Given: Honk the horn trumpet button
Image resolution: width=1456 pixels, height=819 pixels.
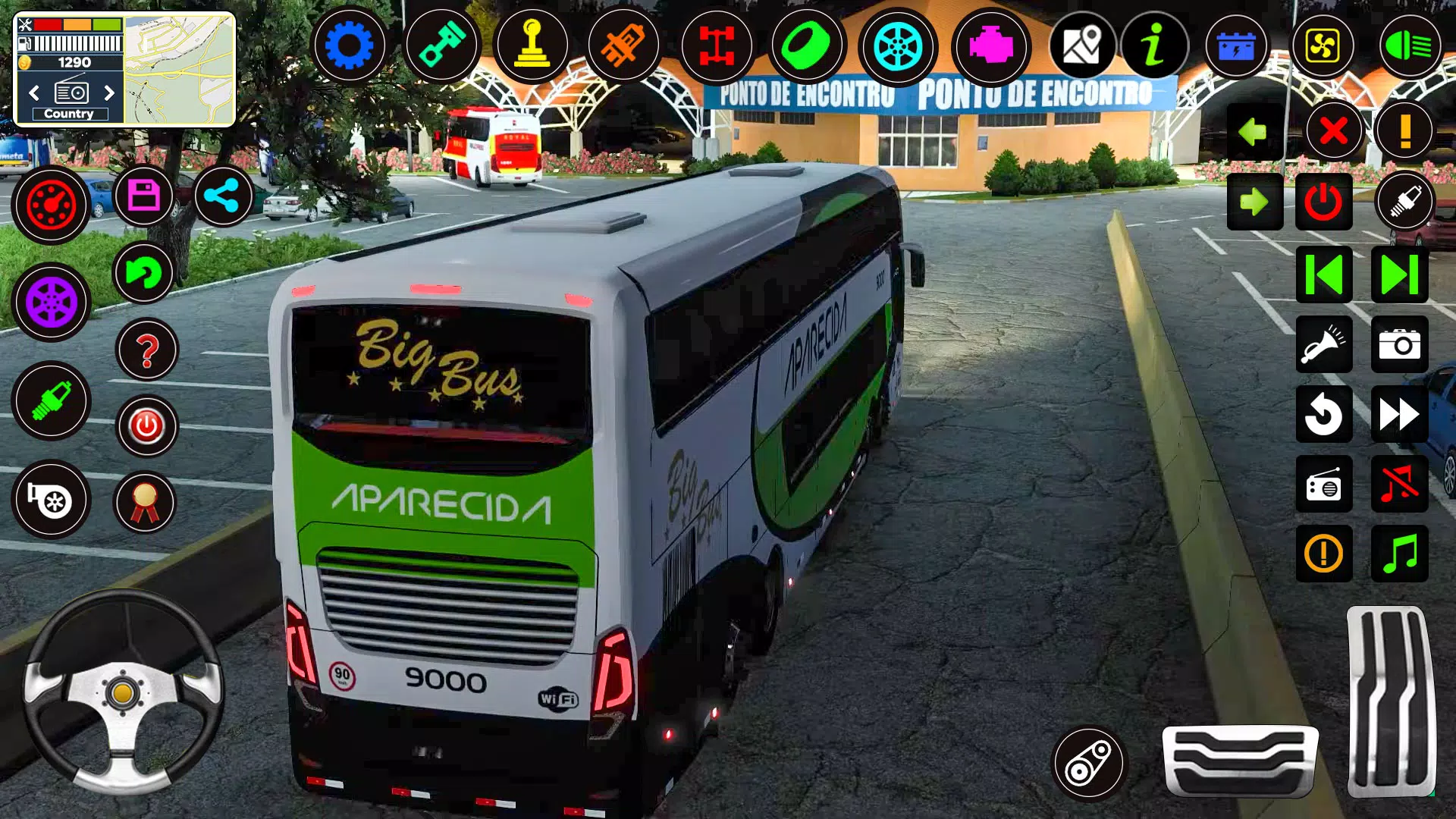Looking at the screenshot, I should pos(1323,344).
